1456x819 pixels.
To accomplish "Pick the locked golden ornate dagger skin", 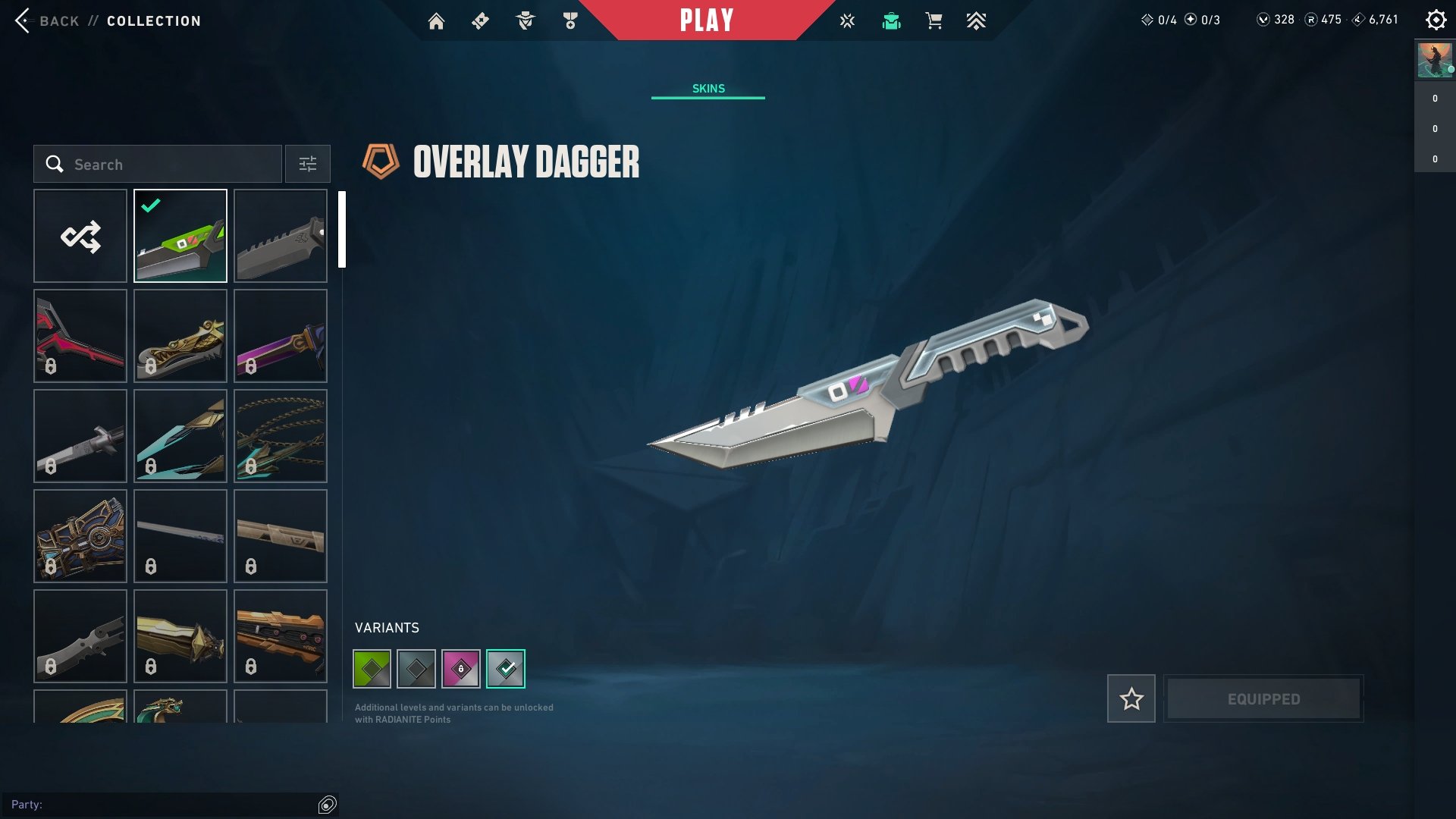I will pos(180,336).
